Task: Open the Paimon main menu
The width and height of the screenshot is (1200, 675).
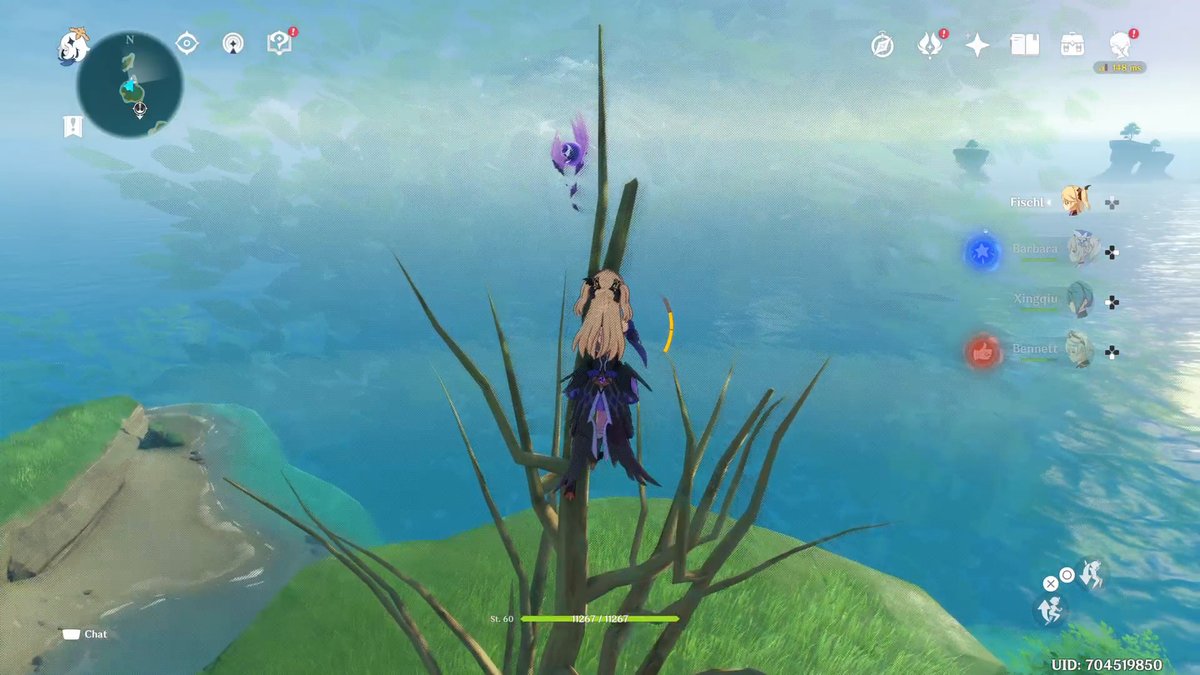Action: pos(72,45)
